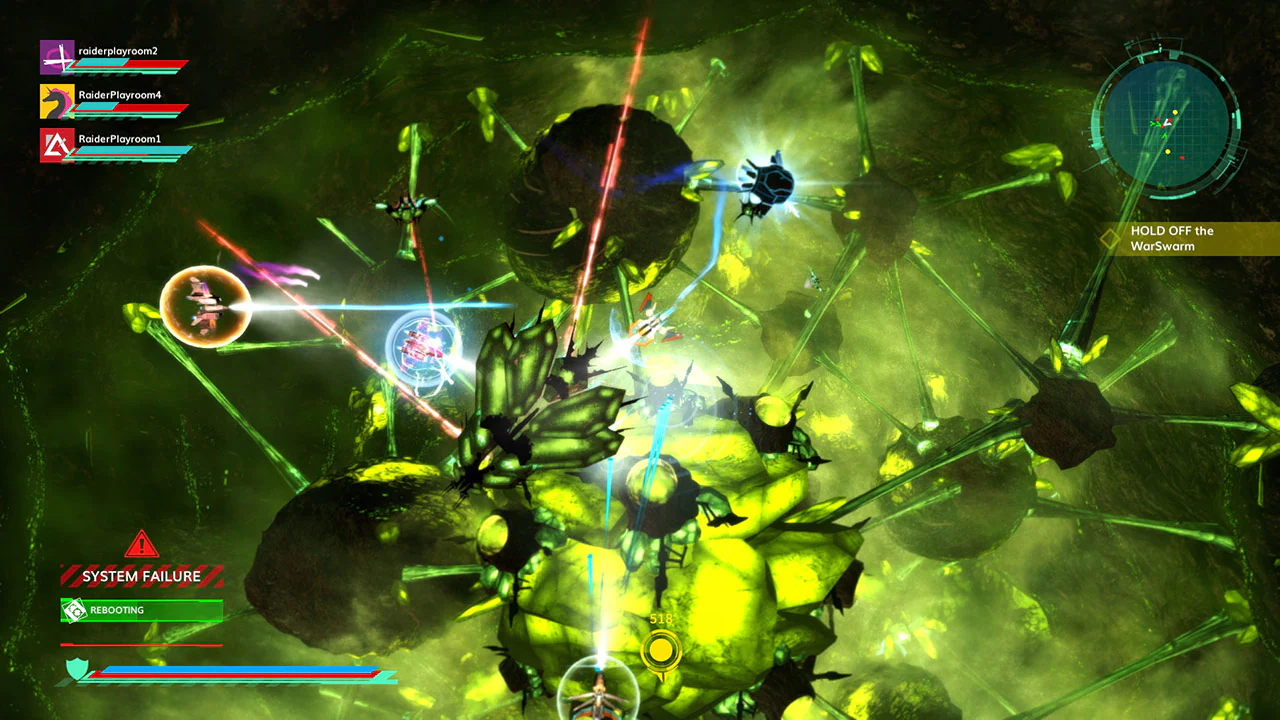Click a yellow pickup dot on the minimap

(x=1175, y=112)
